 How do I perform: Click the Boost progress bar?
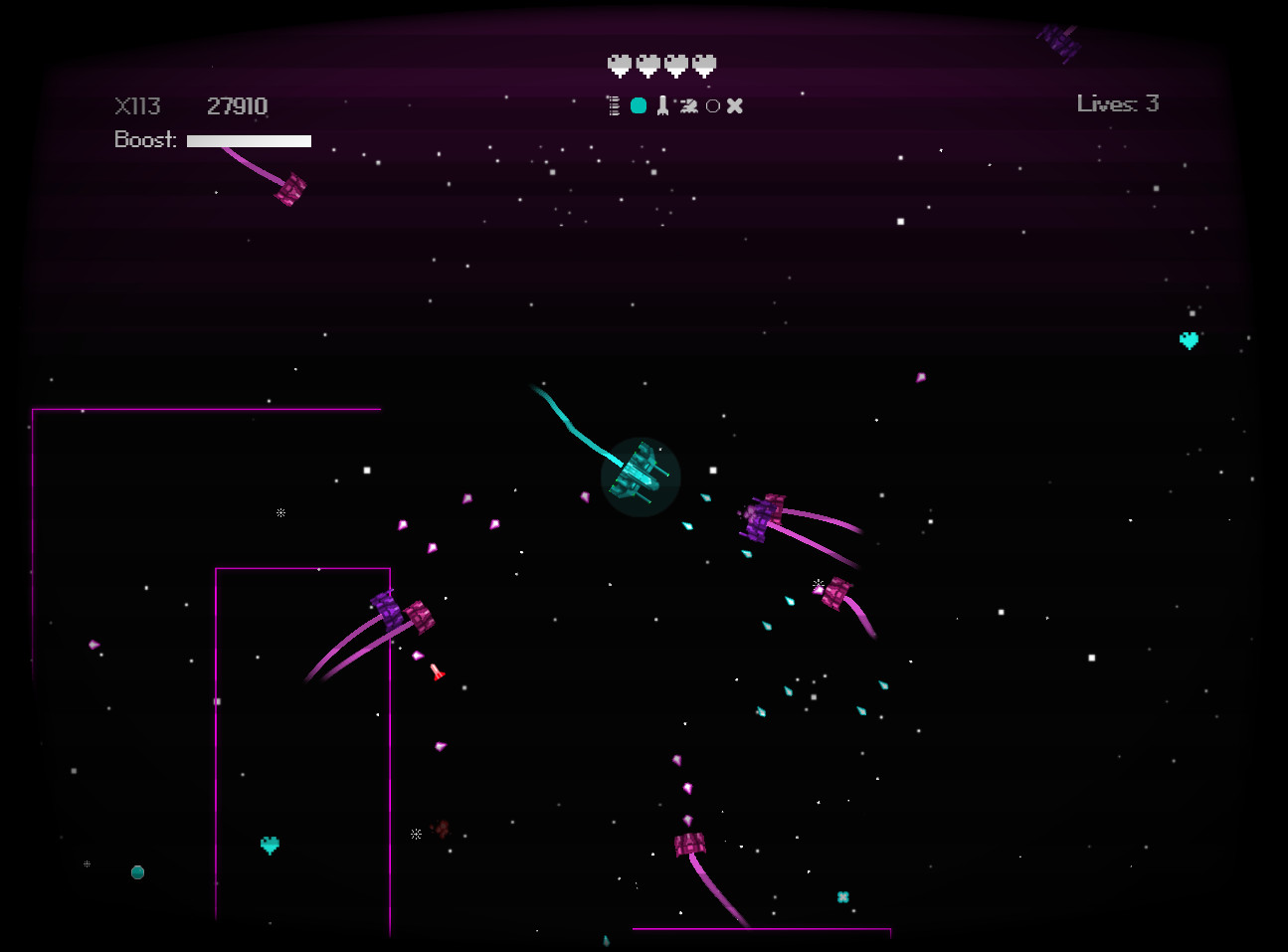(248, 140)
